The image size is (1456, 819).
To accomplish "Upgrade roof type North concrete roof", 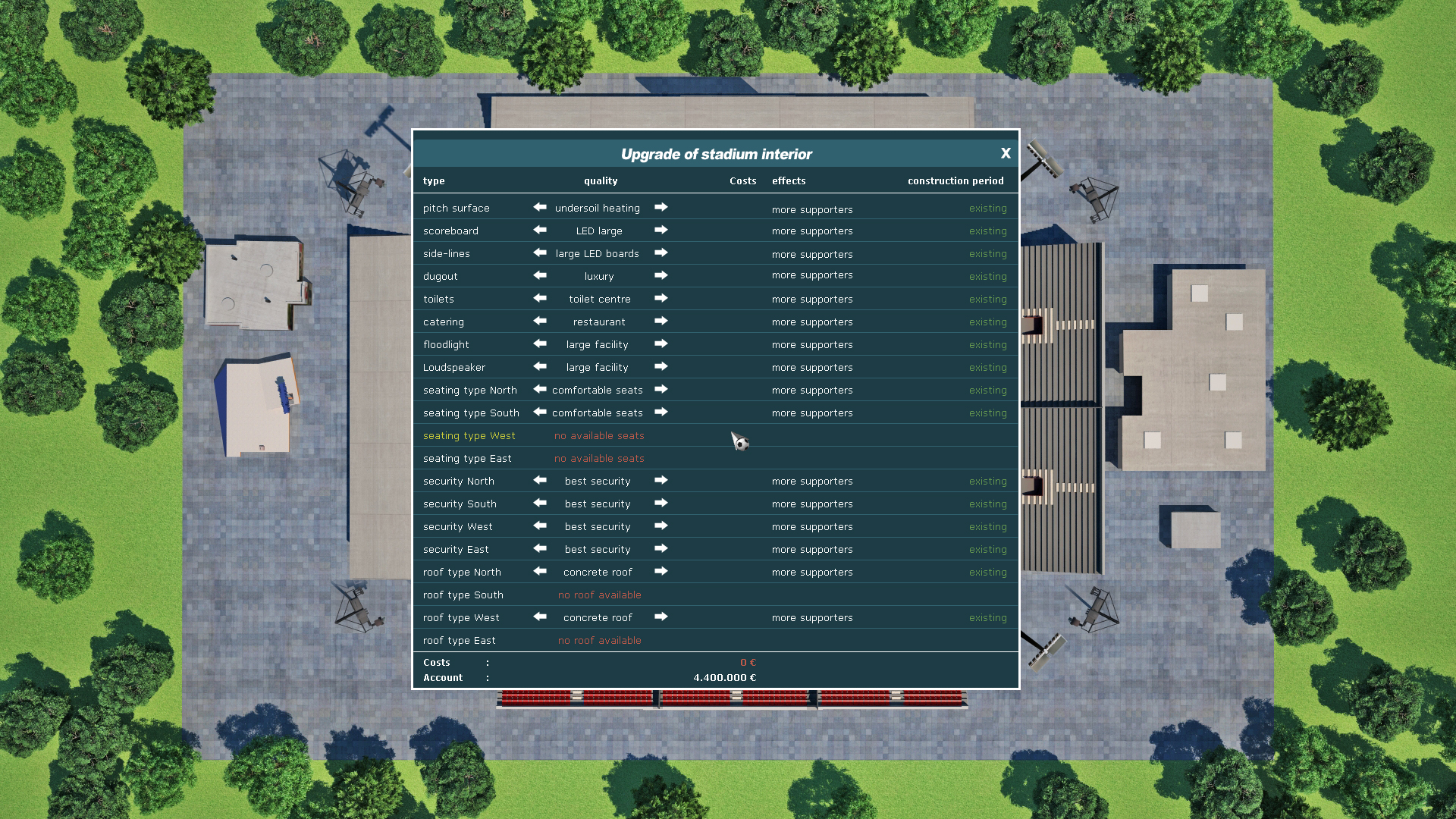I will pyautogui.click(x=661, y=572).
